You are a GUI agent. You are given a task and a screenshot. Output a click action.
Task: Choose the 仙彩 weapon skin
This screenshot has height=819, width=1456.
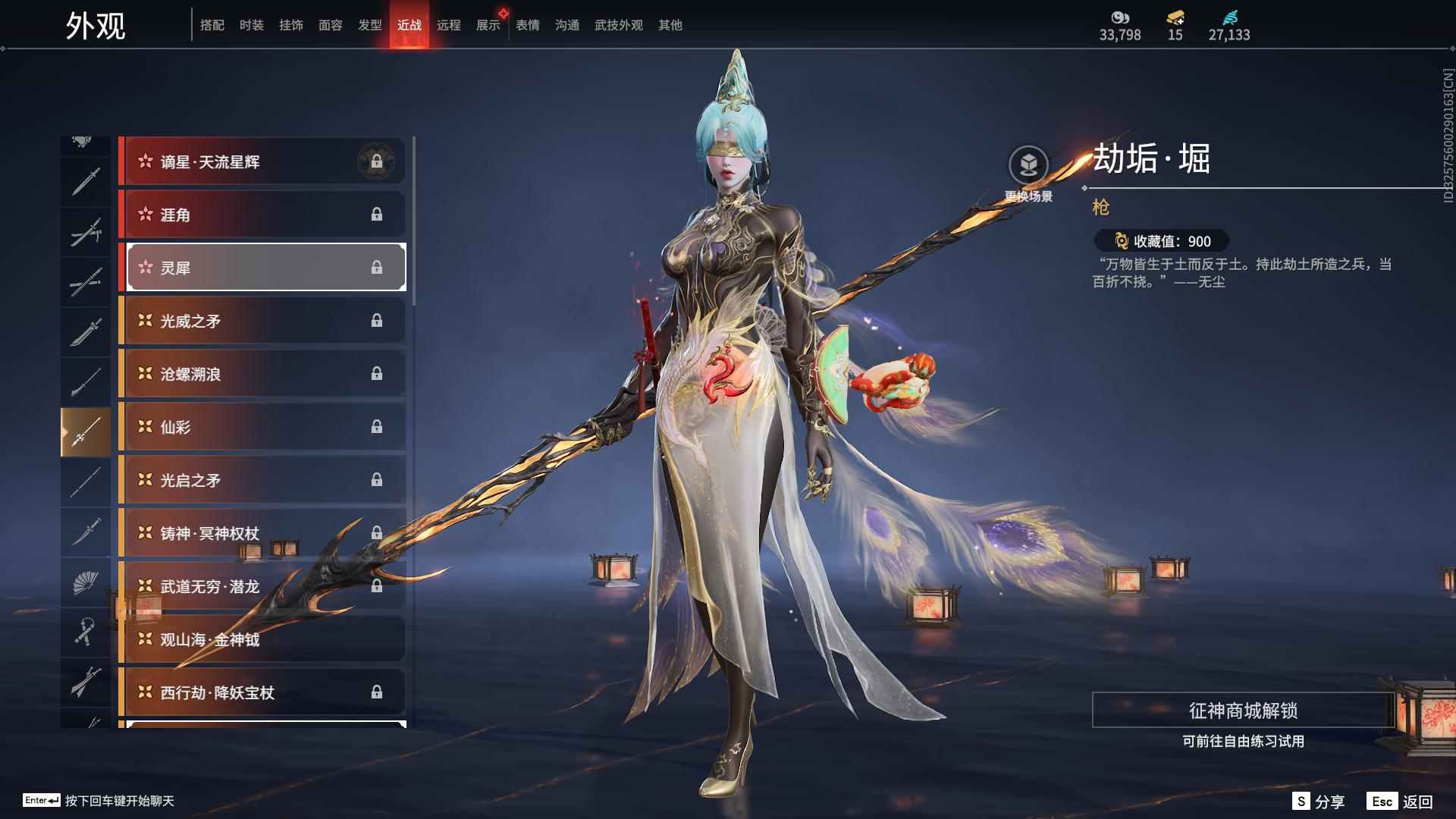pos(262,427)
